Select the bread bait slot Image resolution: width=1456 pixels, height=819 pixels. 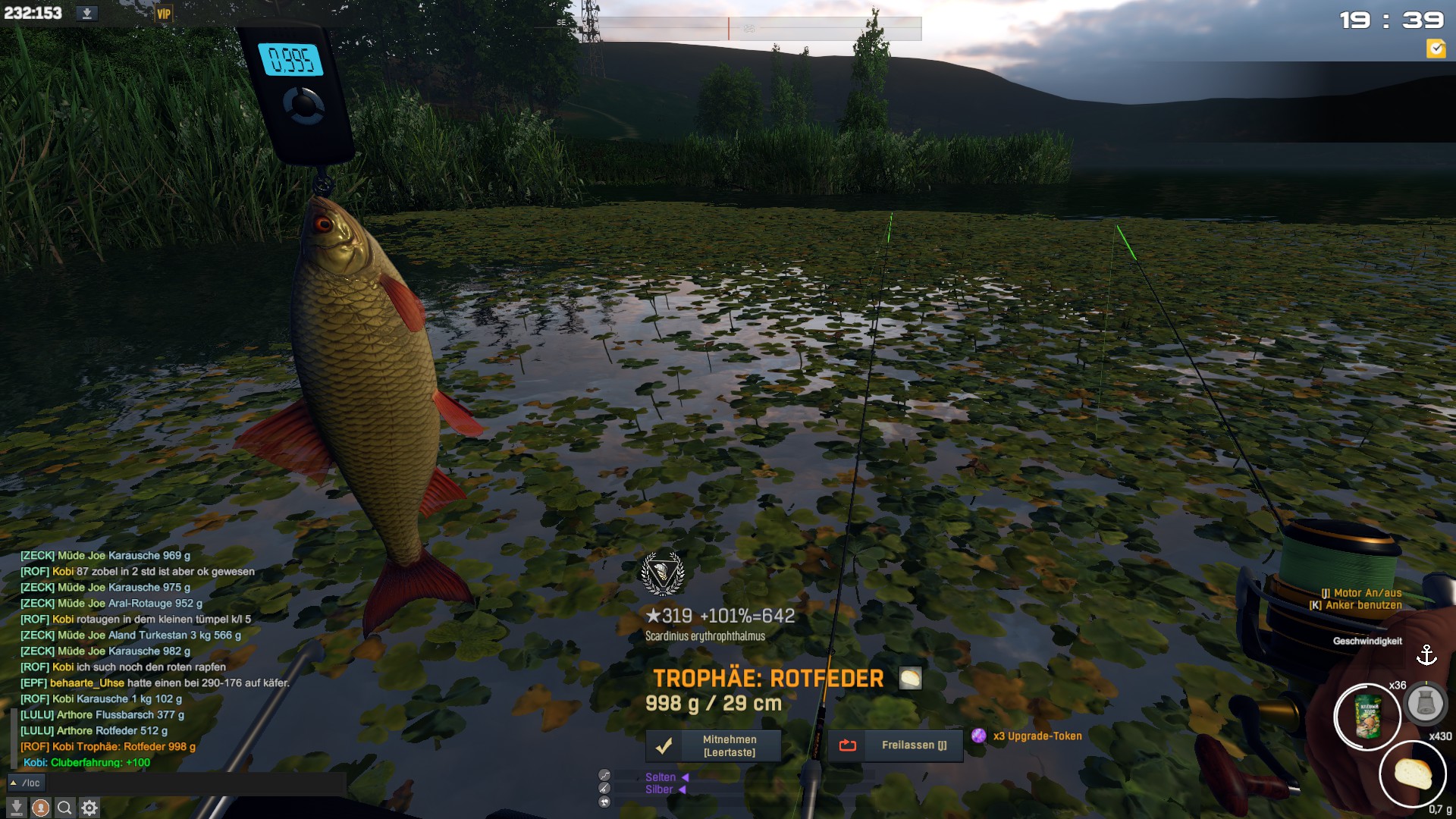(x=1412, y=773)
